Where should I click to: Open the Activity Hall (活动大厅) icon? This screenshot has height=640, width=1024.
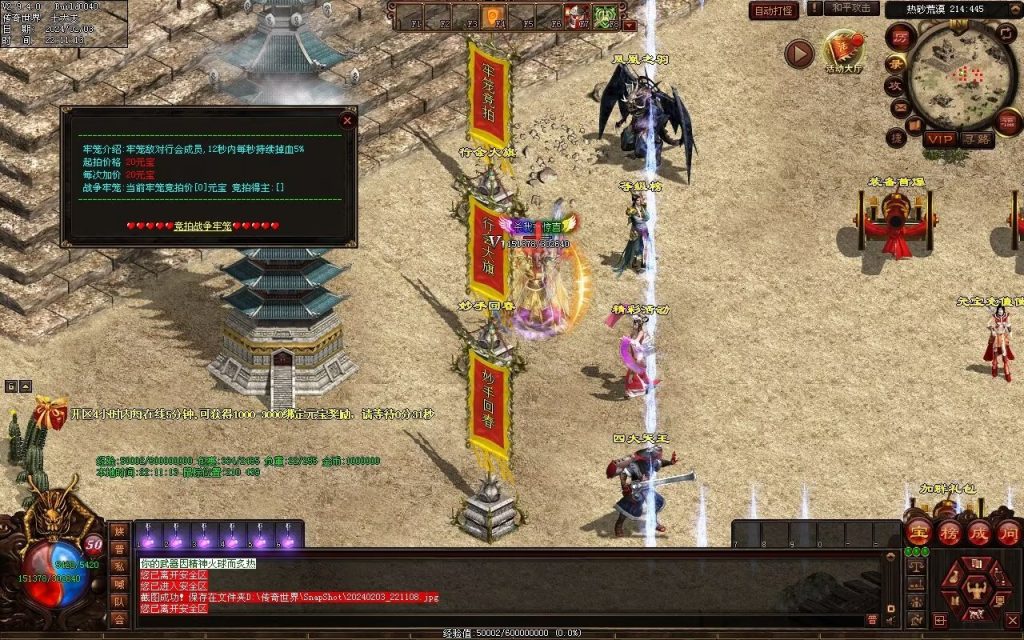point(843,50)
